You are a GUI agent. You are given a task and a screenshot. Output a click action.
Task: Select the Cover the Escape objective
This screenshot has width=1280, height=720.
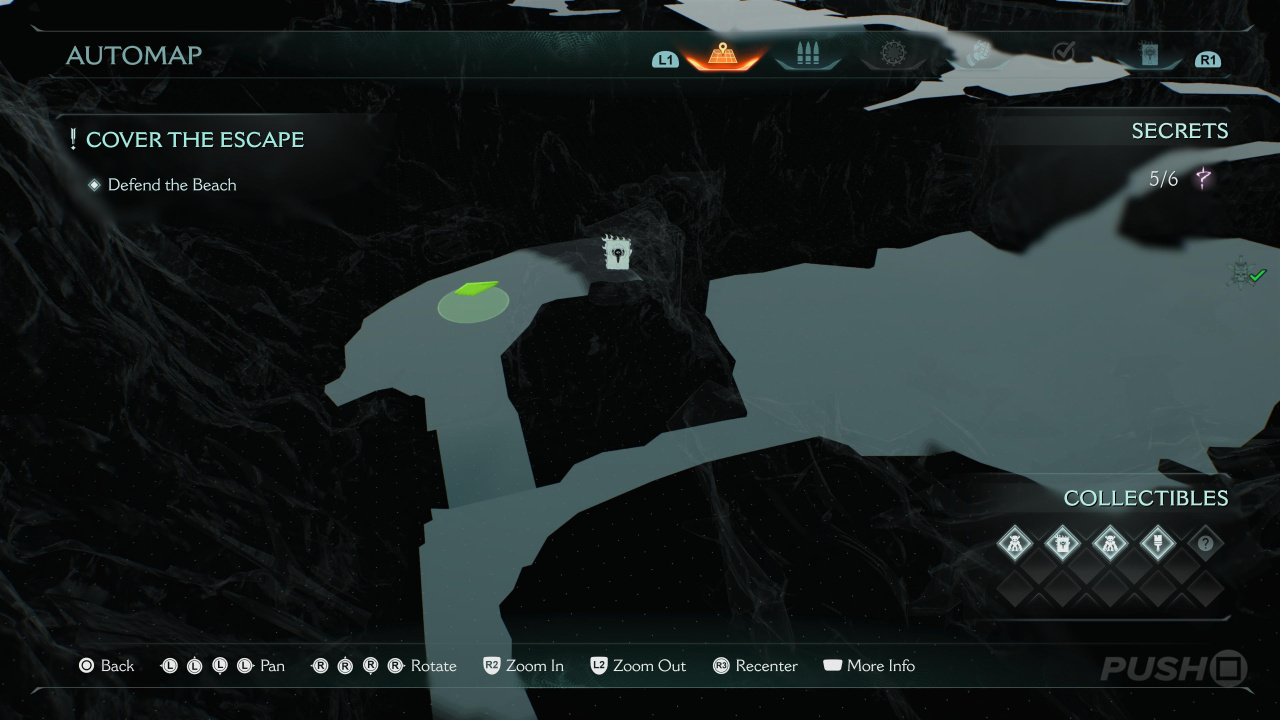[194, 140]
